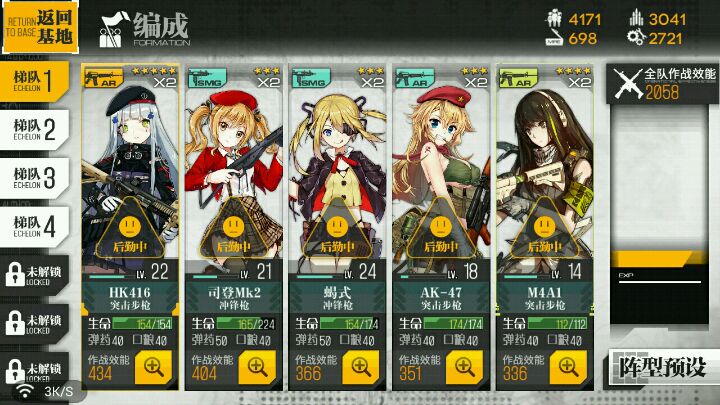Switch to Echelon 3
Screen dimensions: 720x405
click(34, 176)
